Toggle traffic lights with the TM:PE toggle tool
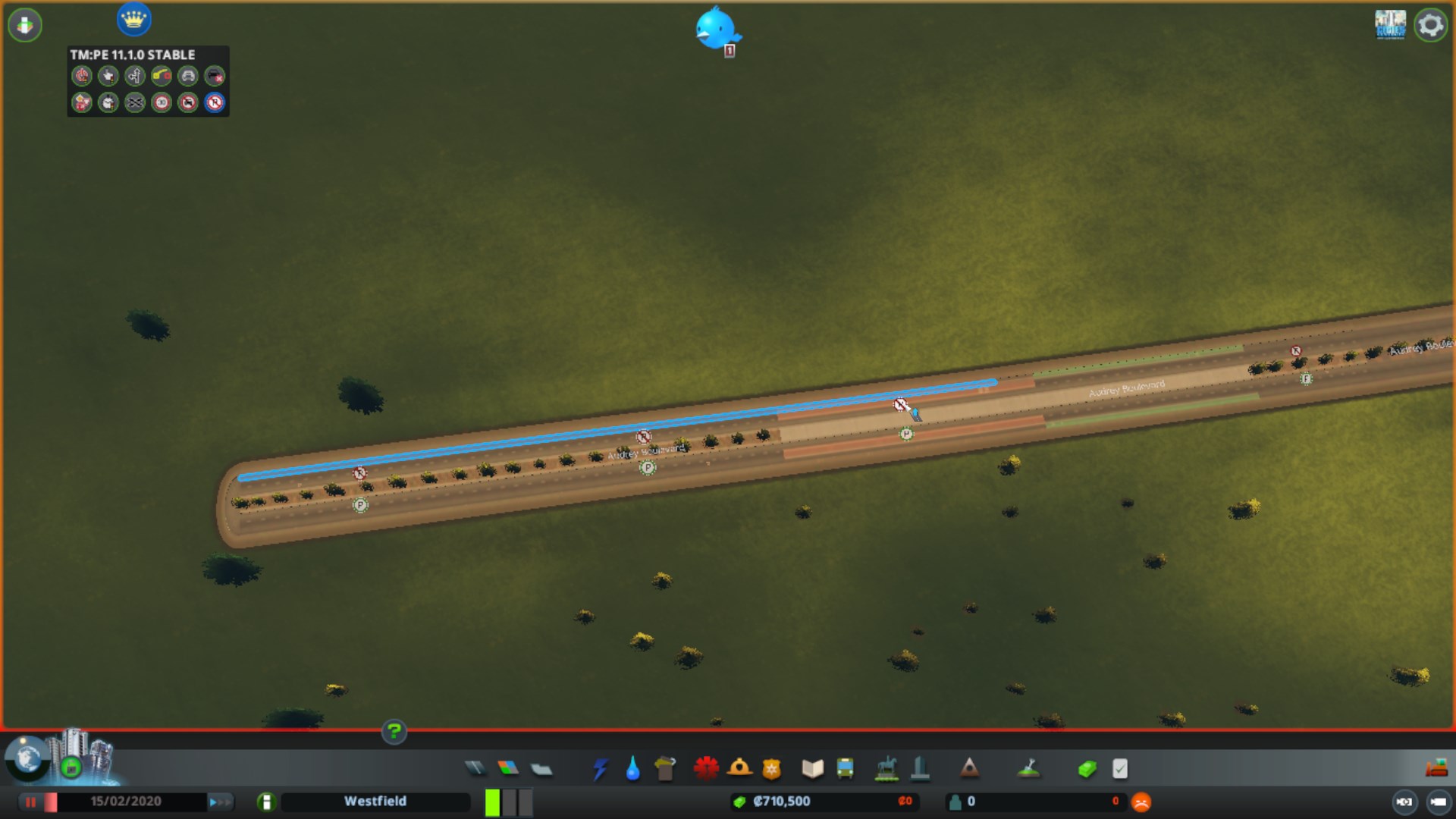1456x819 pixels. click(82, 76)
